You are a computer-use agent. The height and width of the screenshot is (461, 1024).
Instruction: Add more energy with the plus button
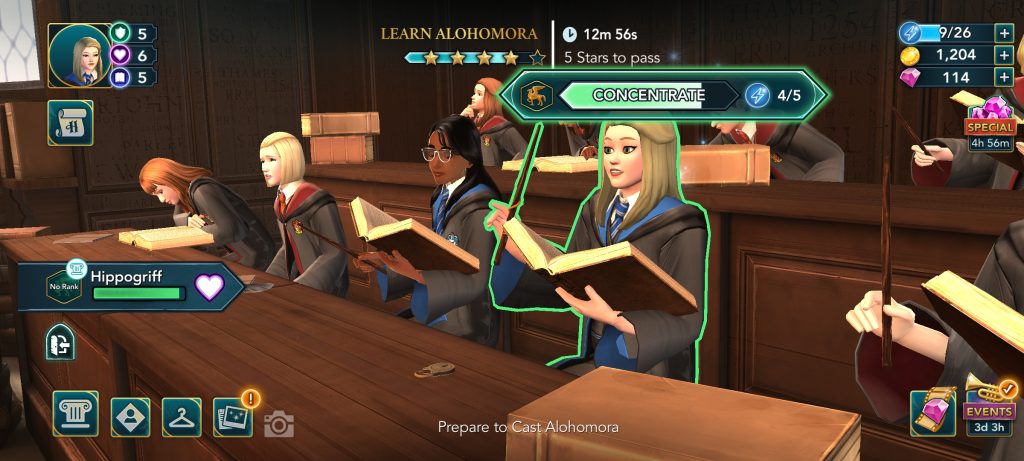[x=1004, y=32]
